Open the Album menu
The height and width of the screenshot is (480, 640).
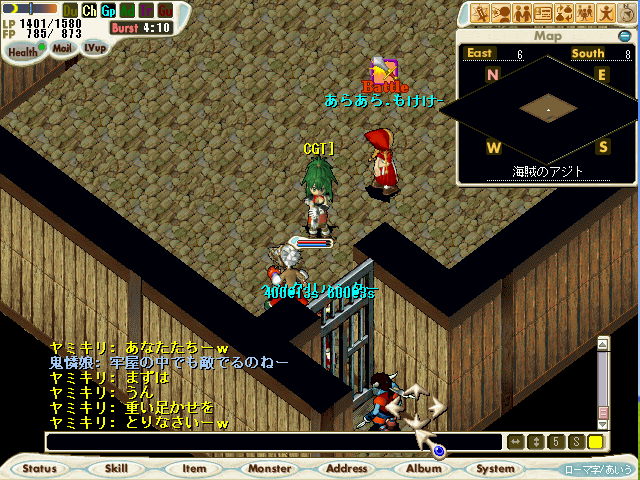tap(423, 468)
